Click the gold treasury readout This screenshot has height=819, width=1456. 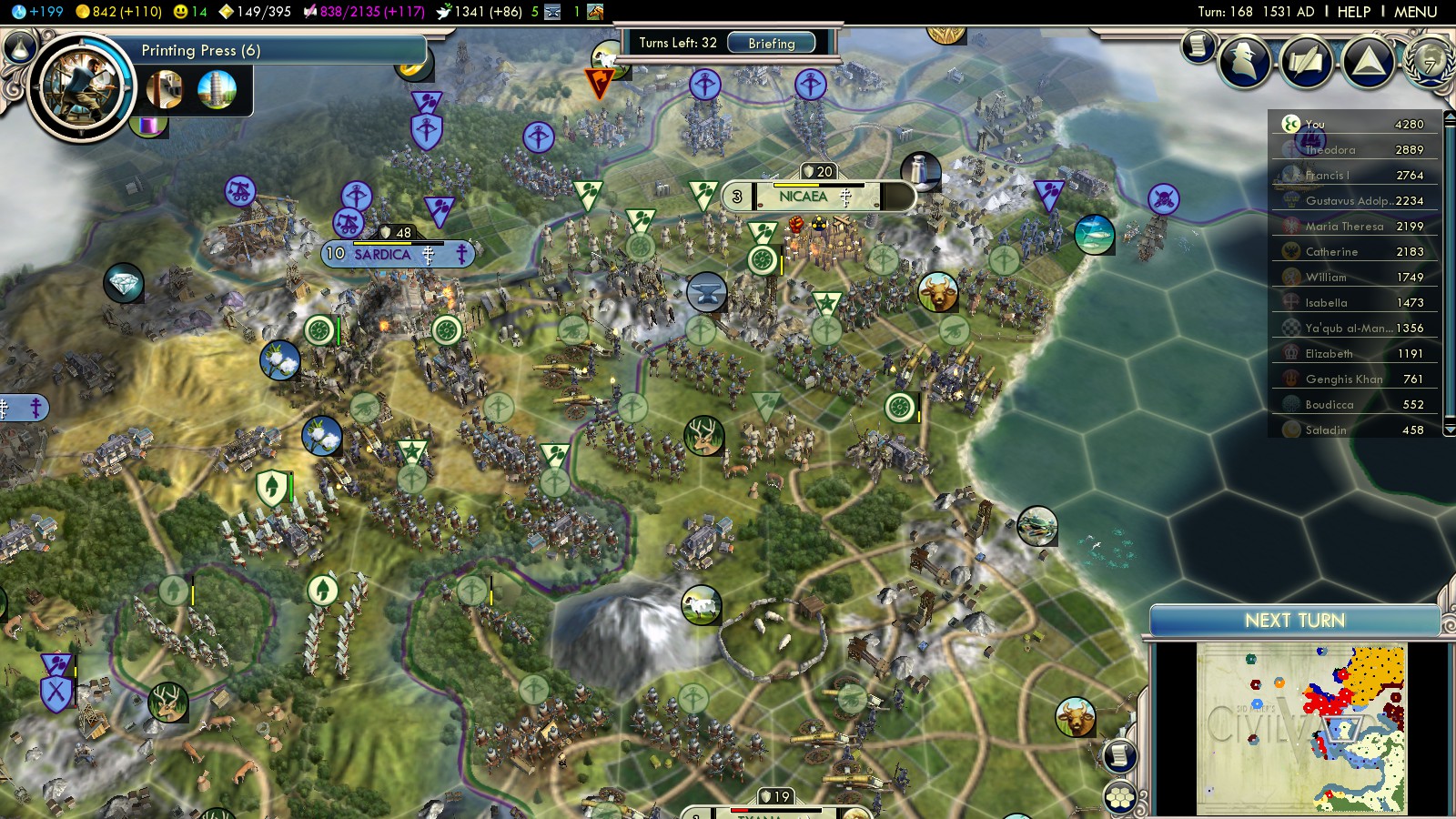(118, 12)
